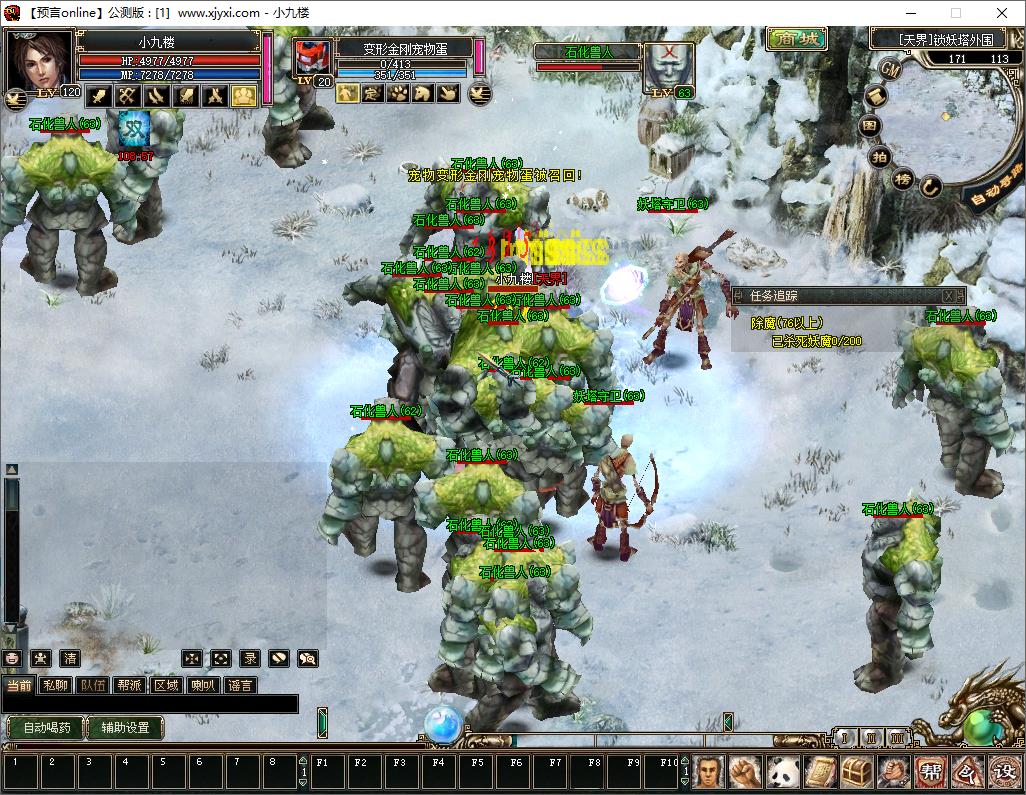Close the 任务追踪 quest tracker panel
1026x795 pixels.
pos(951,296)
